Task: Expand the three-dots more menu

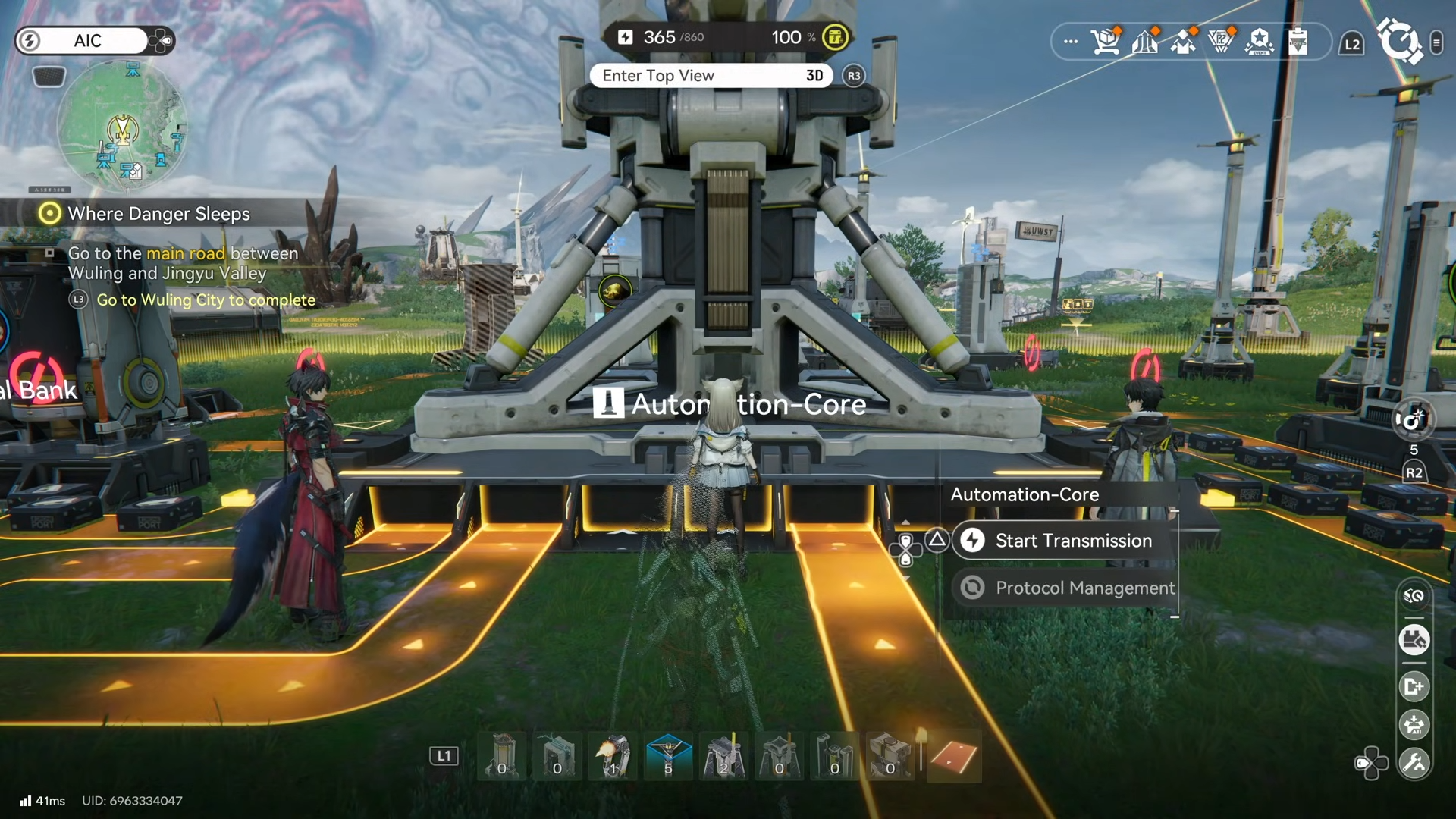Action: point(1070,42)
